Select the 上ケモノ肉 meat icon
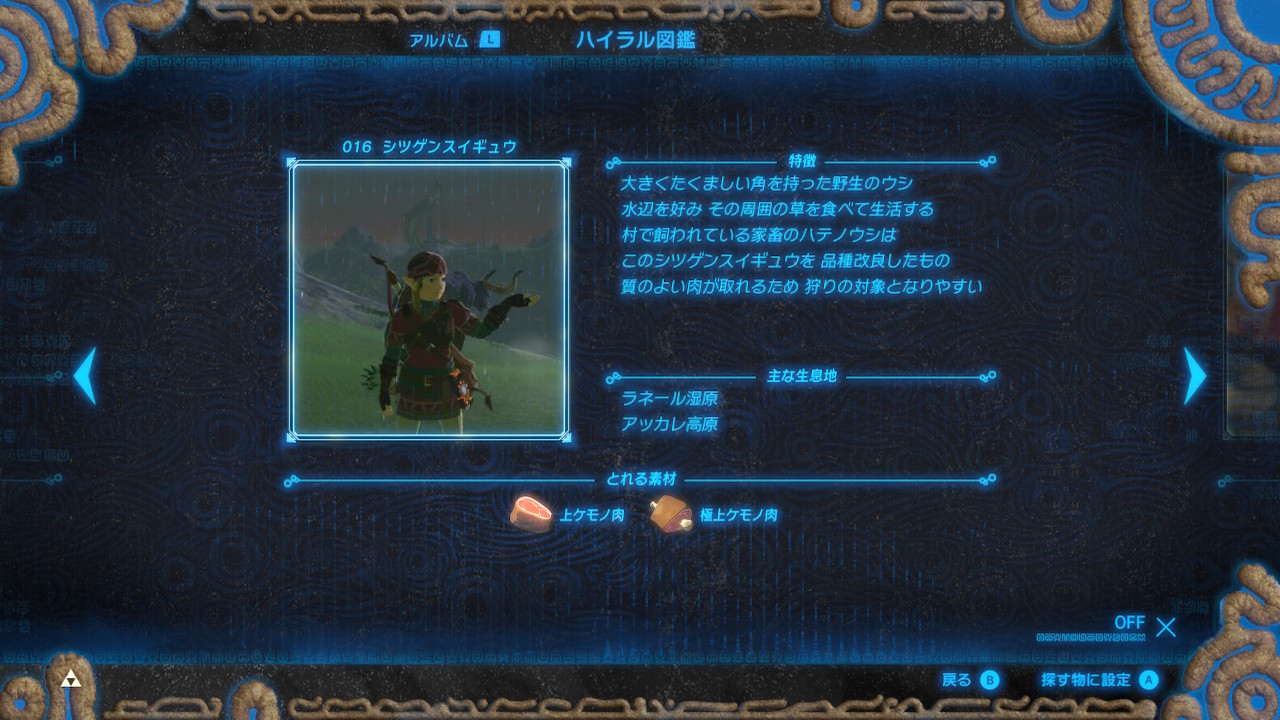This screenshot has height=720, width=1280. pyautogui.click(x=530, y=513)
